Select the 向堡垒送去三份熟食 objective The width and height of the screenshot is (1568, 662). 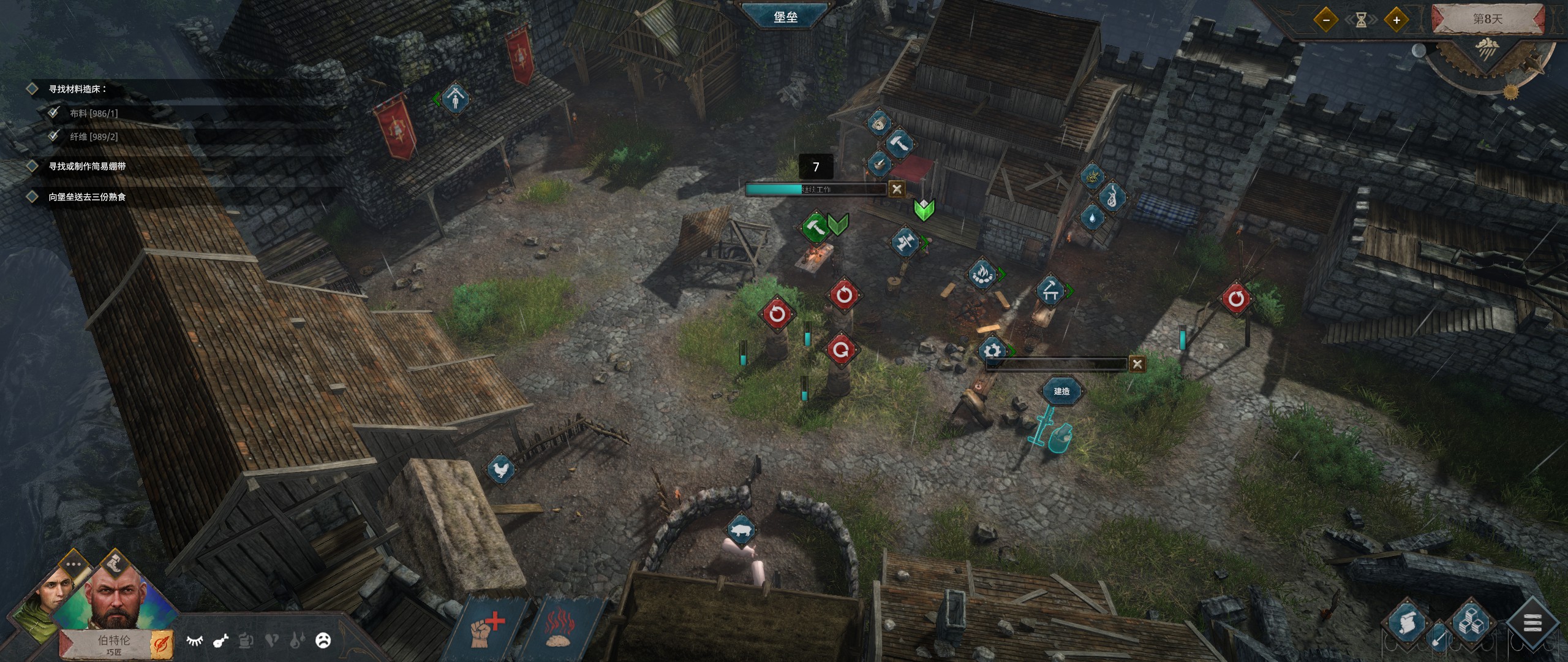click(x=87, y=197)
